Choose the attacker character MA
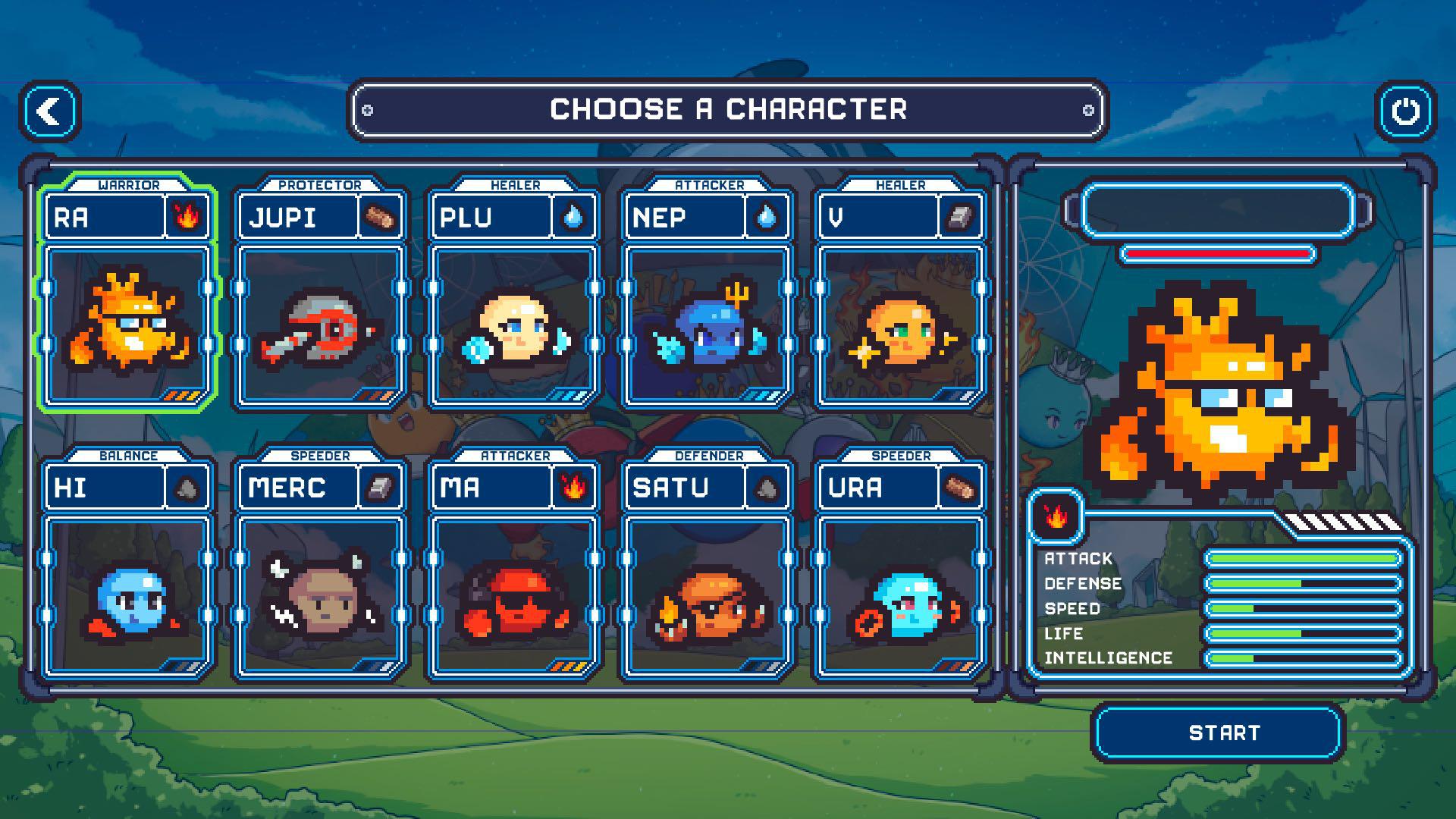The height and width of the screenshot is (819, 1456). coord(514,595)
